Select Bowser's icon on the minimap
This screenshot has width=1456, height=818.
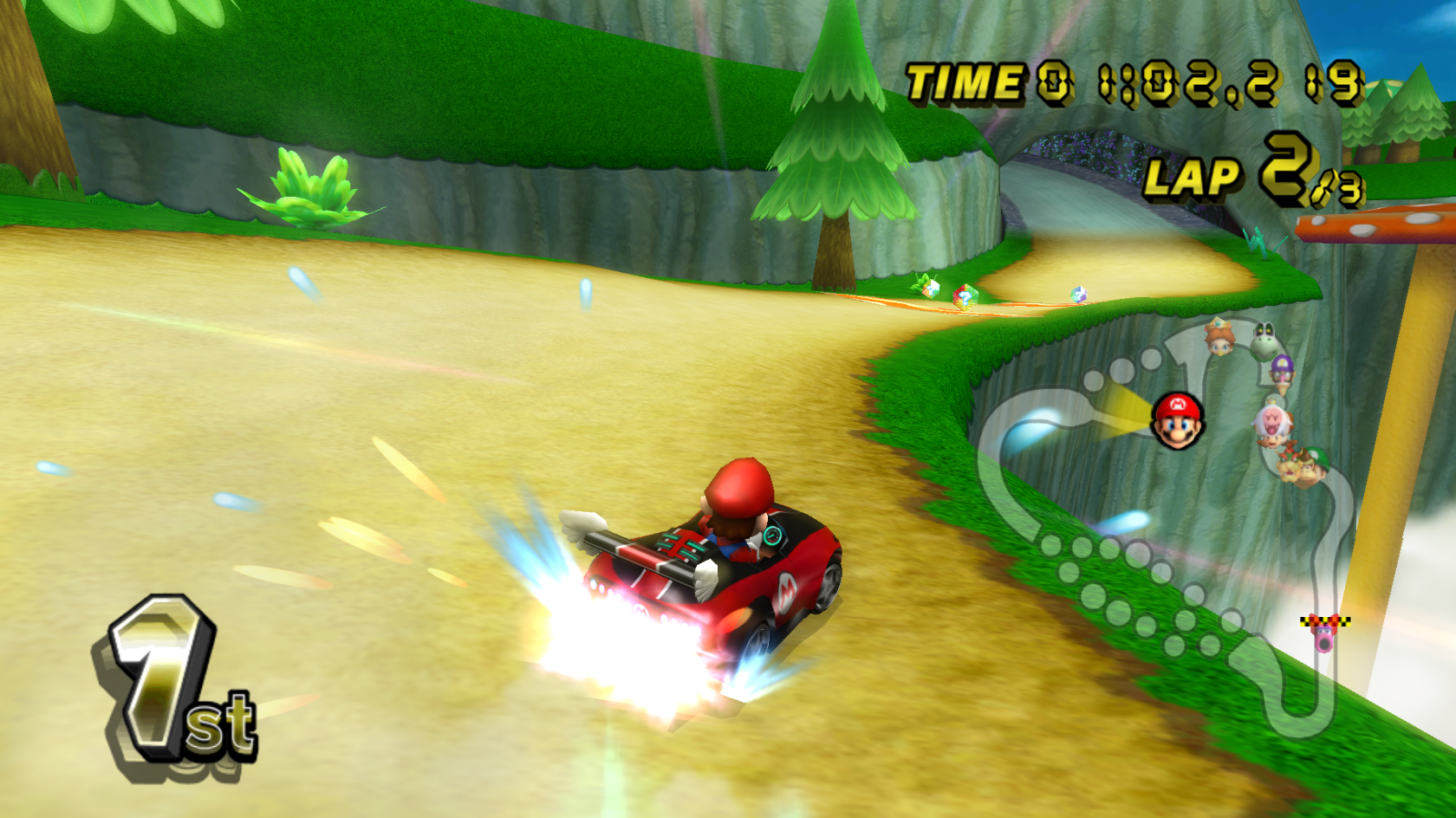click(1289, 467)
